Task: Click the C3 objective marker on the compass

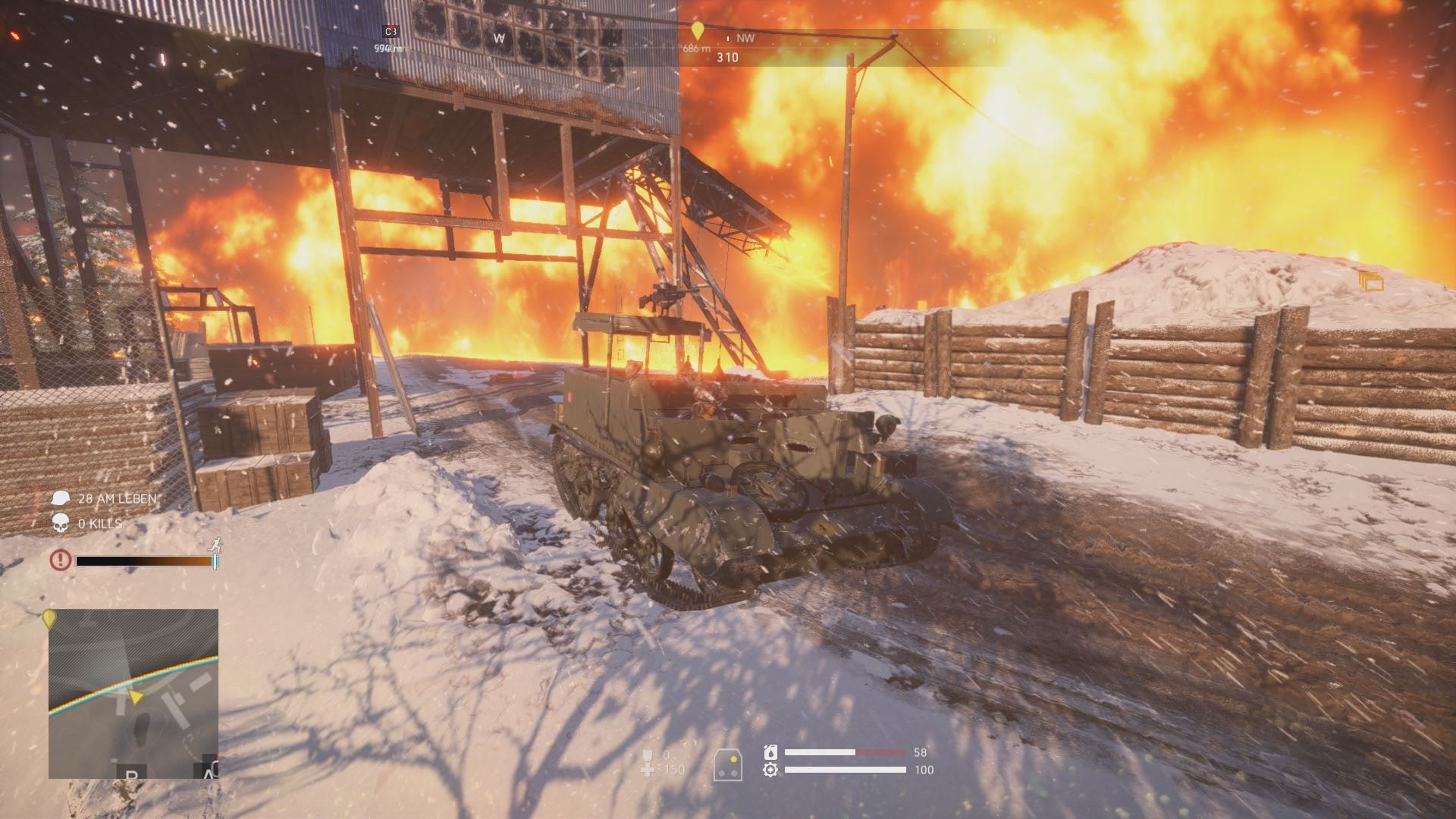Action: pos(391,31)
